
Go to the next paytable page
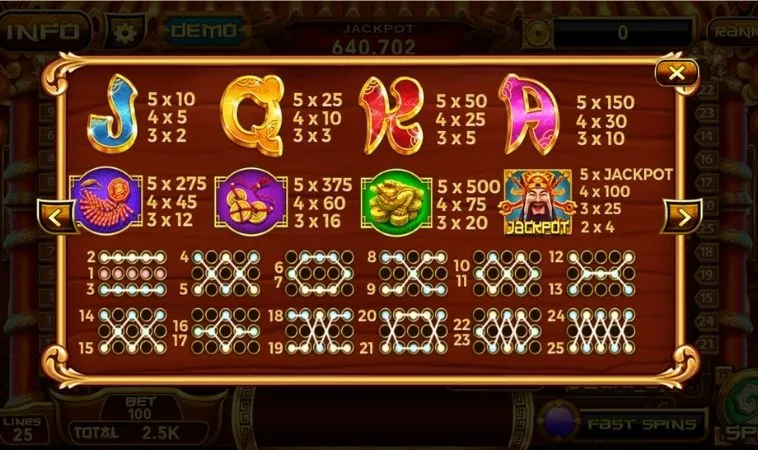click(682, 215)
